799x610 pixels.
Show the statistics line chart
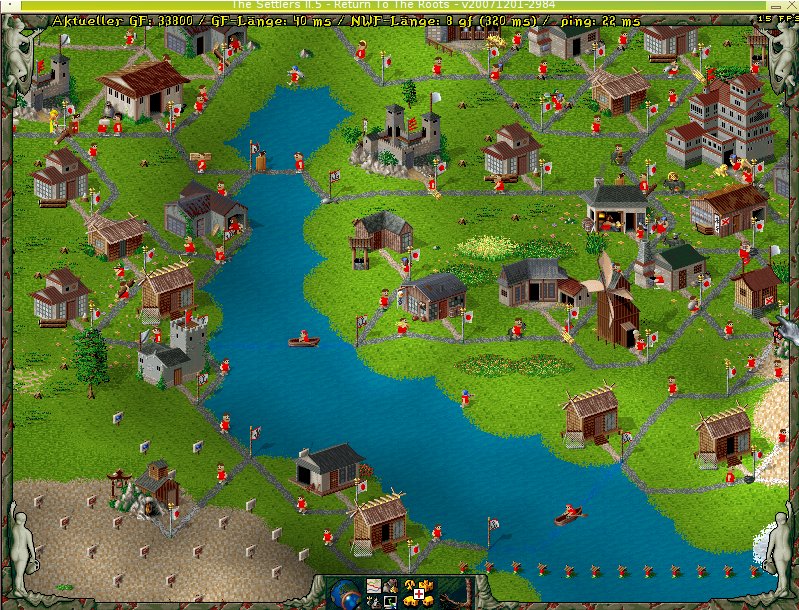coord(373,586)
